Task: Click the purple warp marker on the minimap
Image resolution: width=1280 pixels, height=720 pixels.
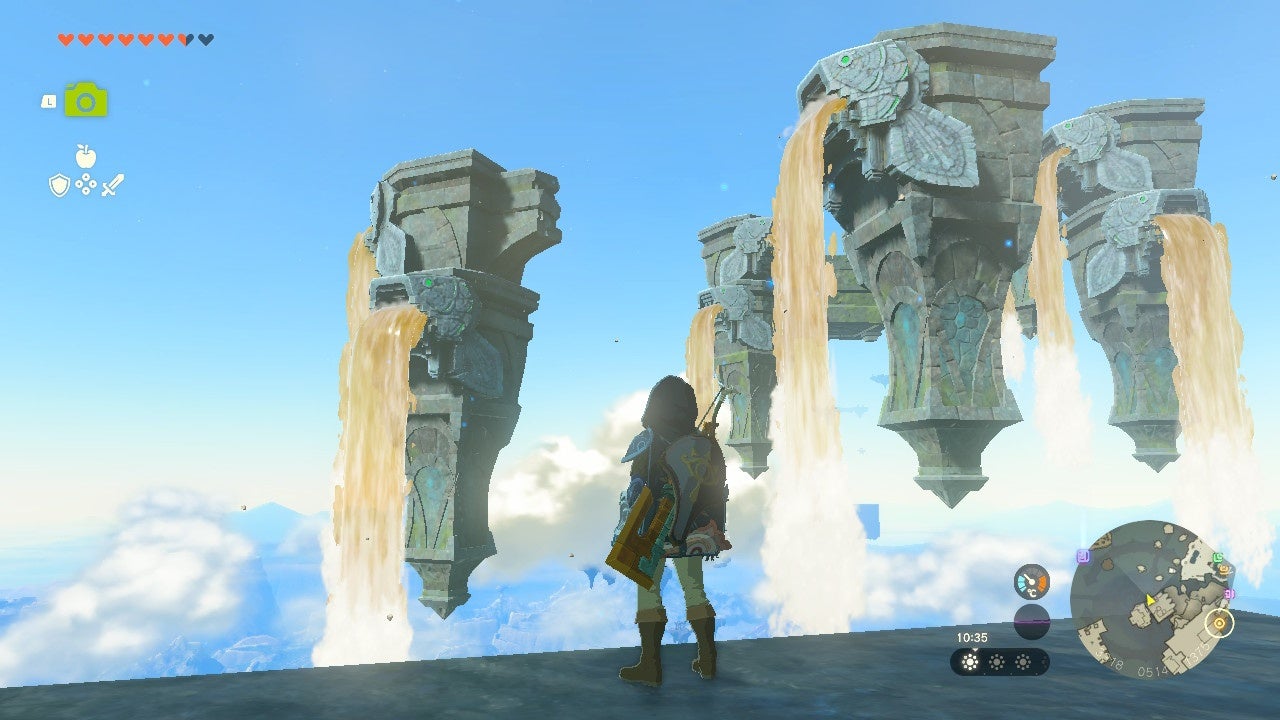Action: (1083, 555)
